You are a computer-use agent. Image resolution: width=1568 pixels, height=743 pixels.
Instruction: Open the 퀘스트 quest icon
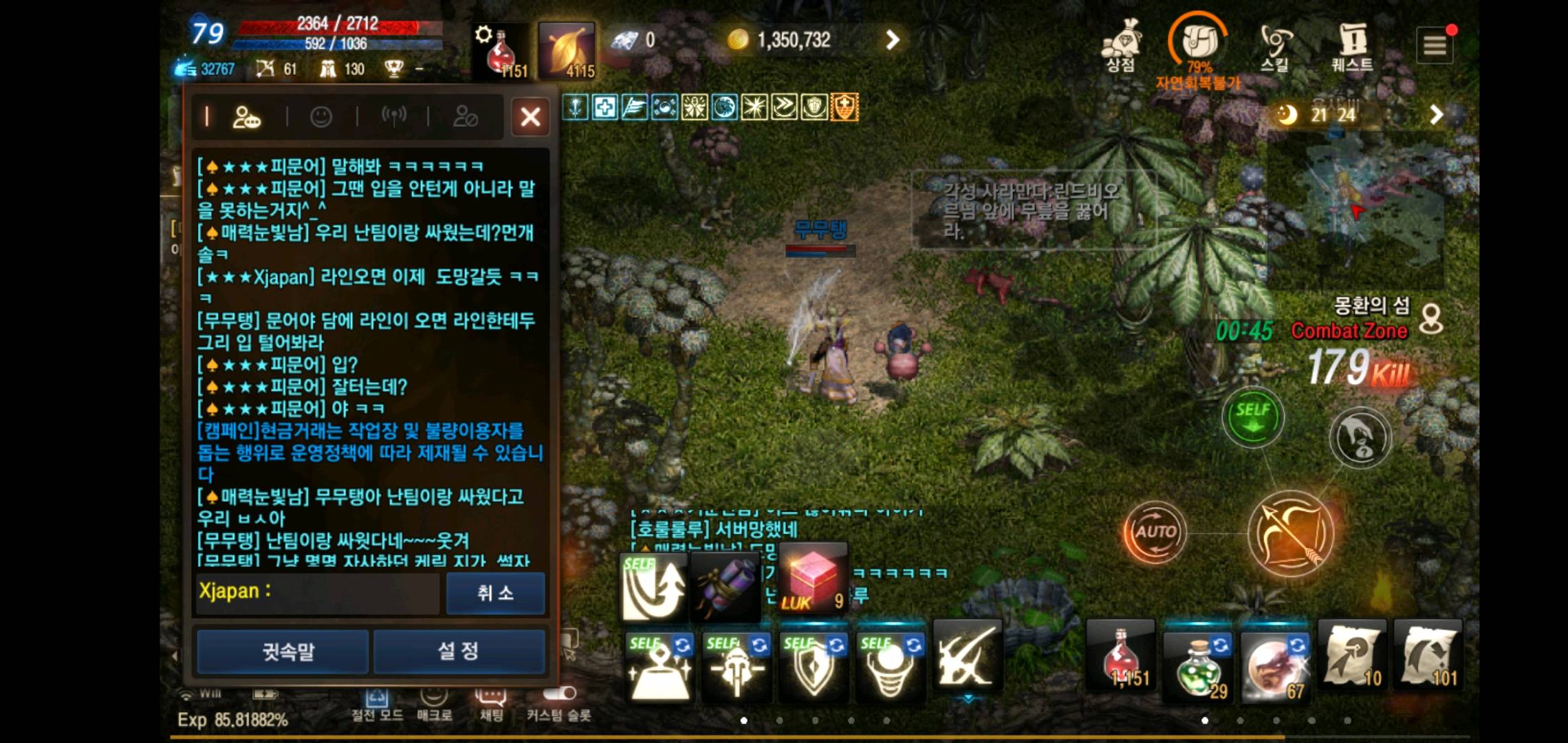(x=1352, y=43)
